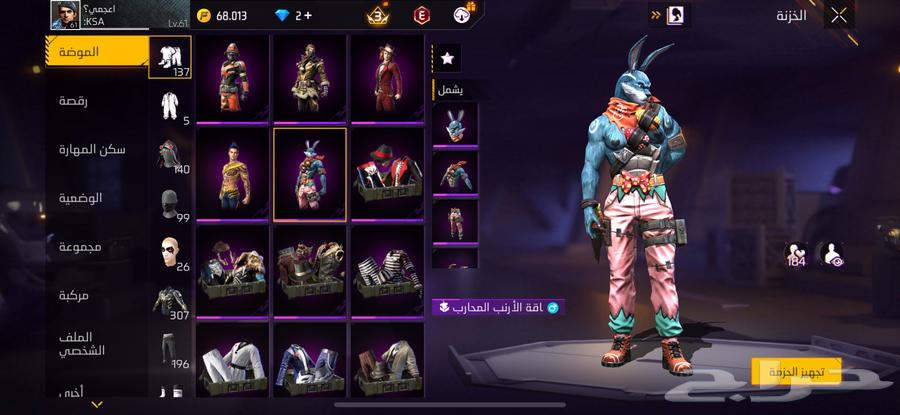
Task: View the bunny mask included item
Action: coord(455,124)
